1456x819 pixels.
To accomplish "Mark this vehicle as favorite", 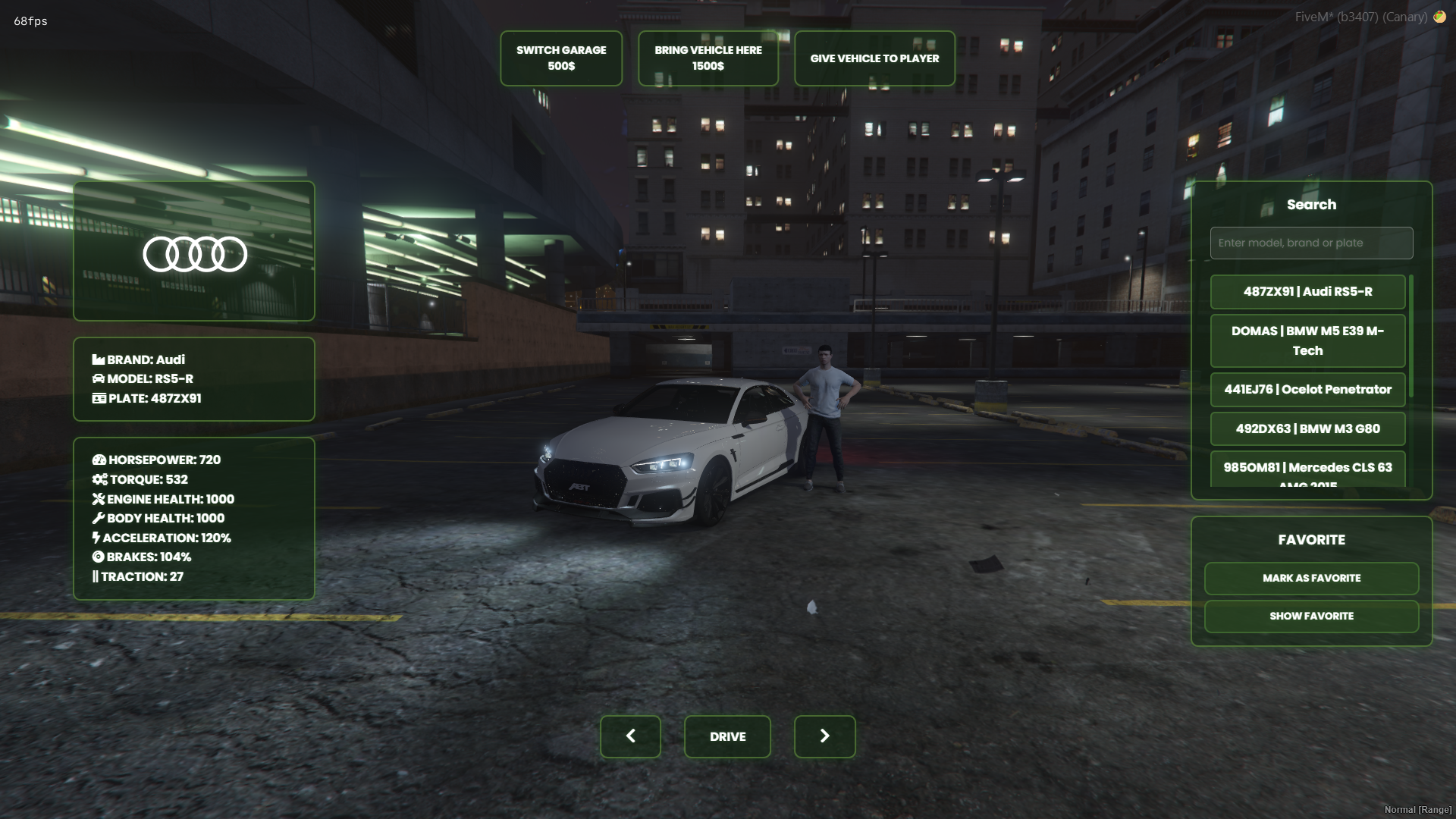I will [x=1311, y=579].
